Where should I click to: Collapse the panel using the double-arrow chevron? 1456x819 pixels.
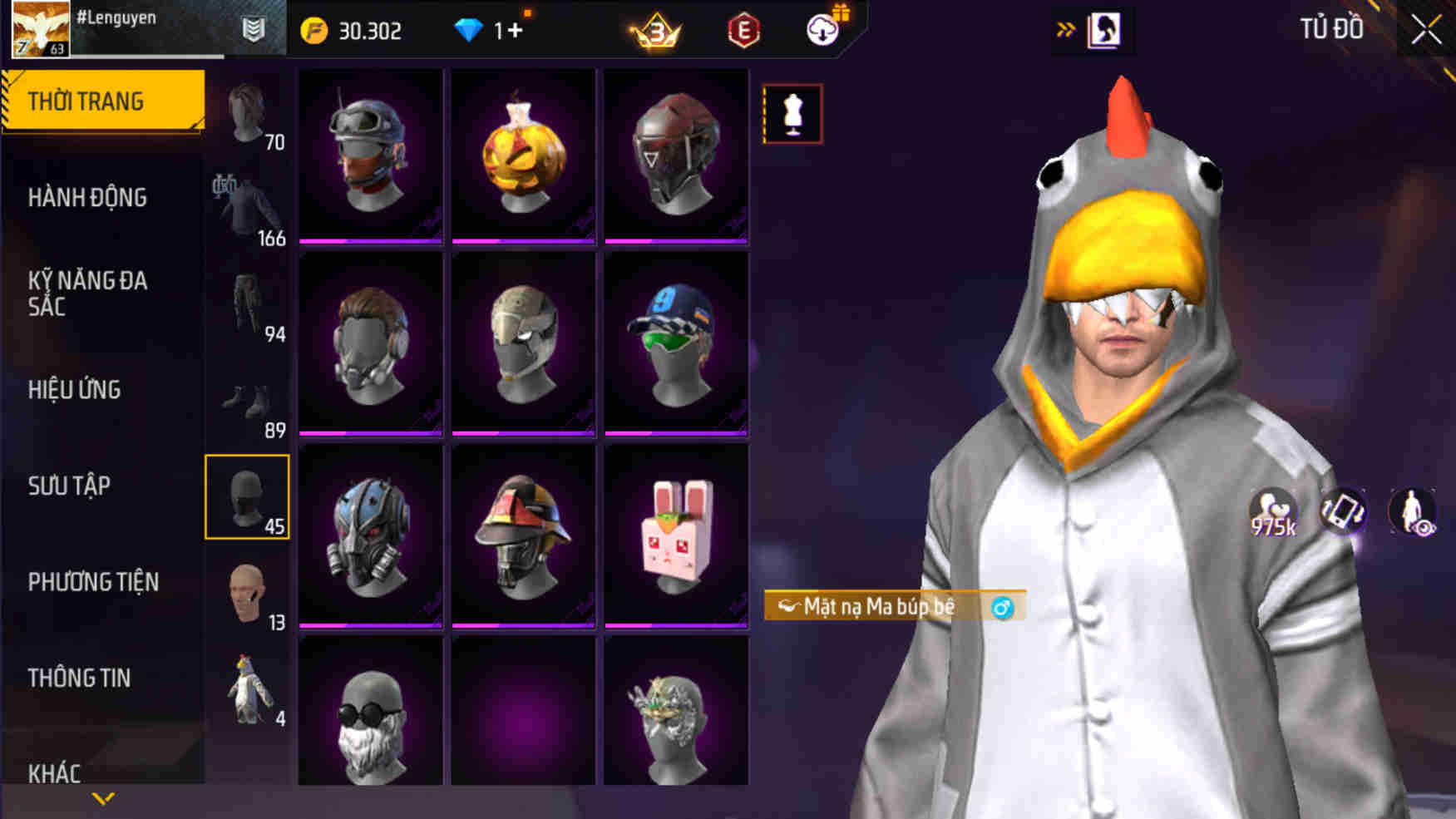click(x=1065, y=27)
